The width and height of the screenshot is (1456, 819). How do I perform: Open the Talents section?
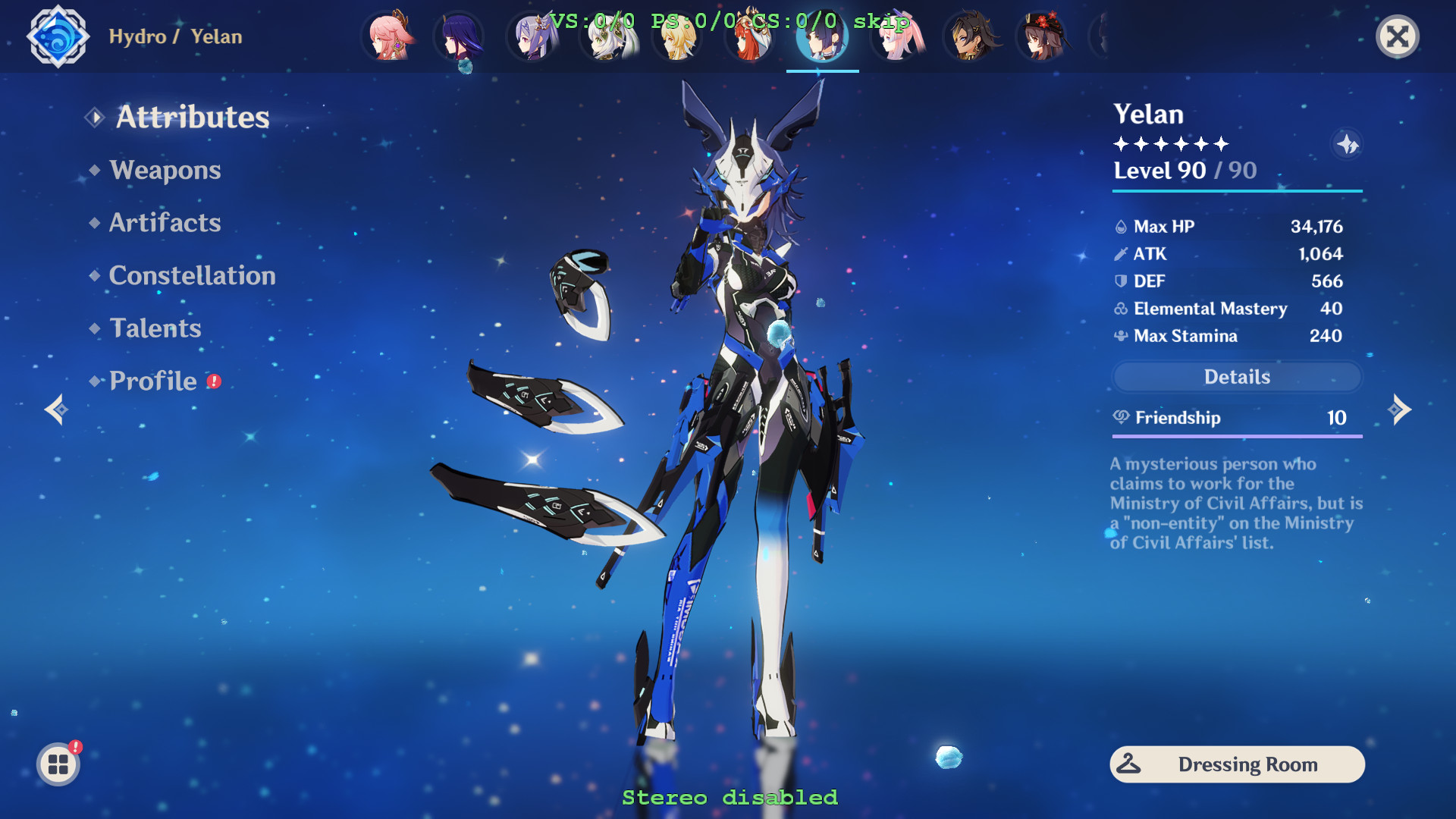(x=155, y=328)
